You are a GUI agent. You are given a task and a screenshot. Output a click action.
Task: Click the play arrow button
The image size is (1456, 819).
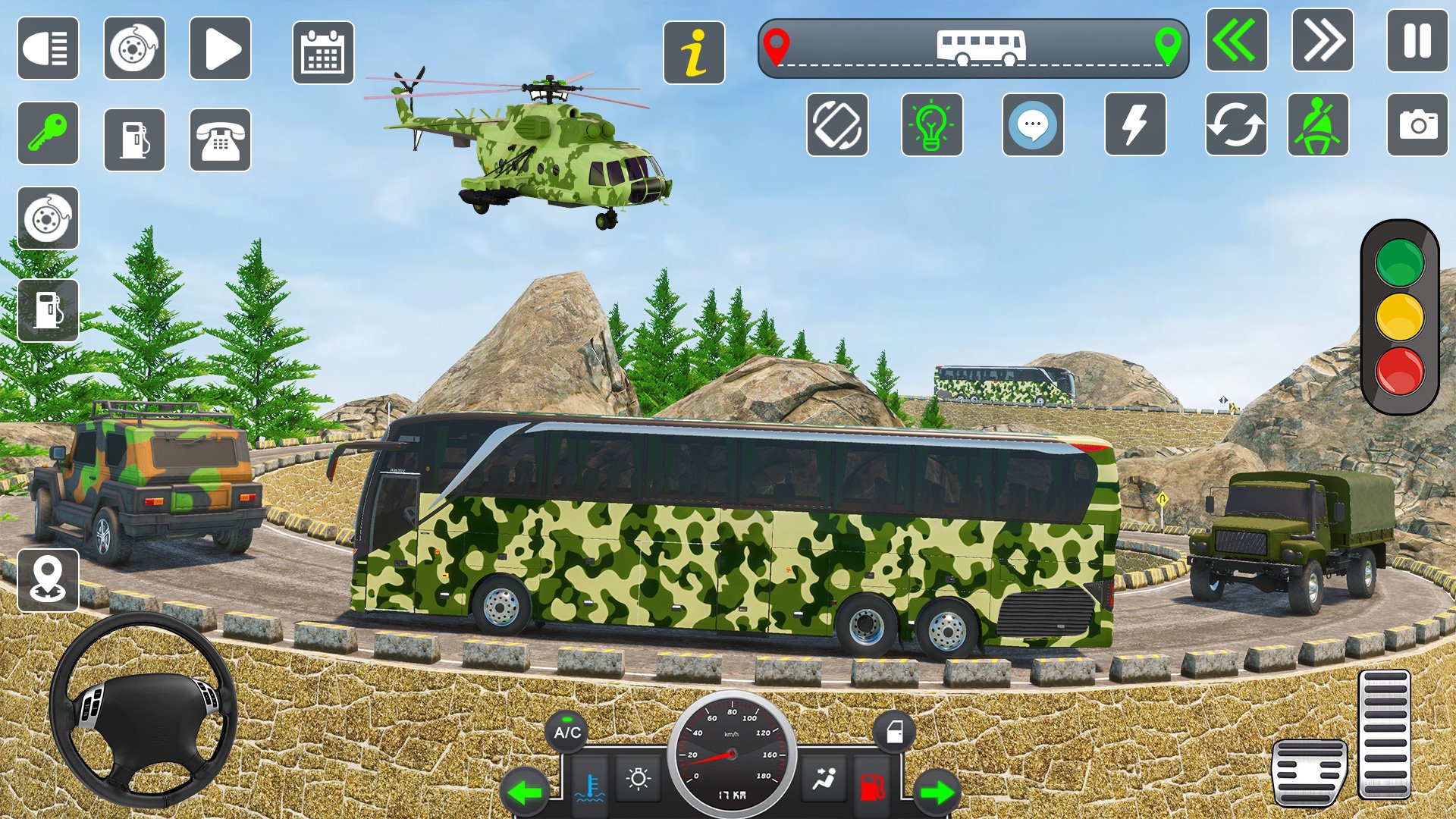(220, 49)
